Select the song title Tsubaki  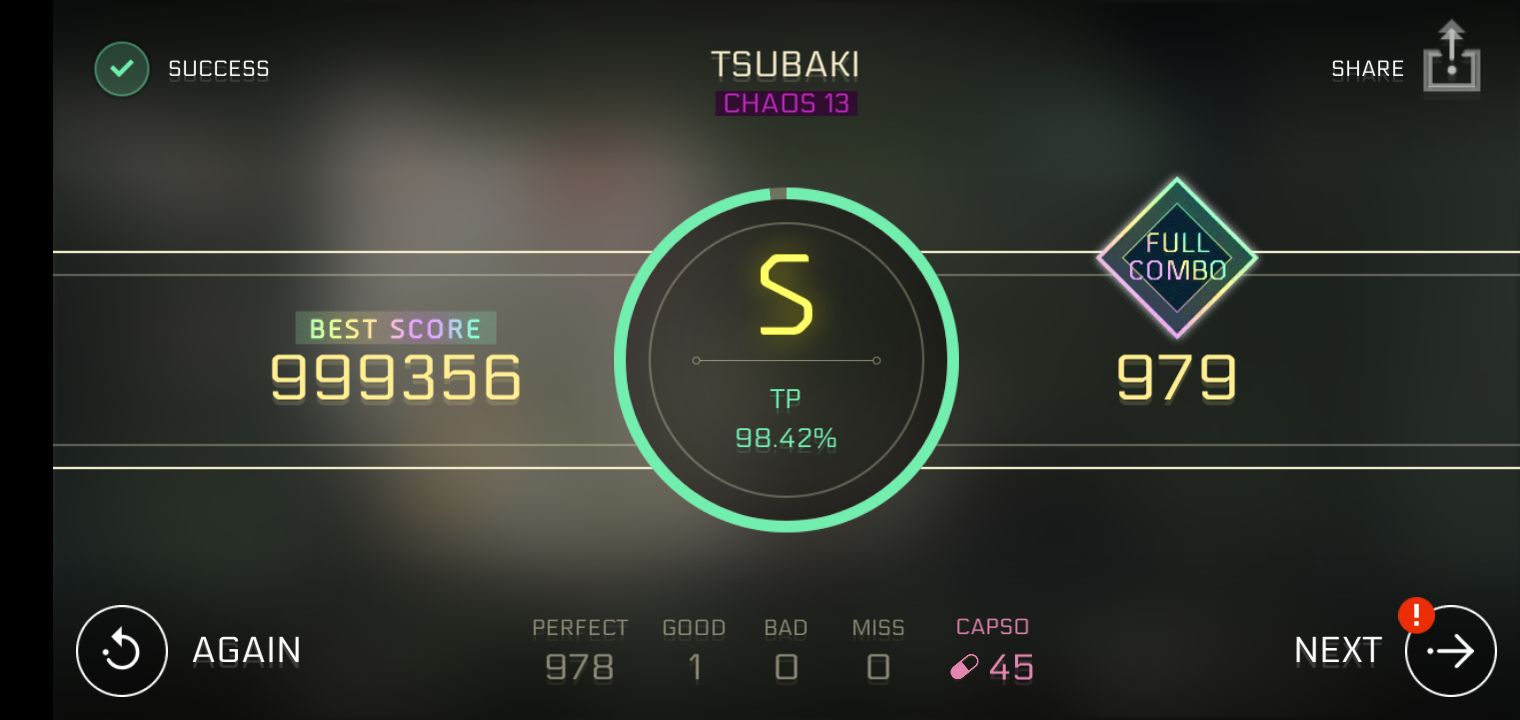tap(786, 63)
